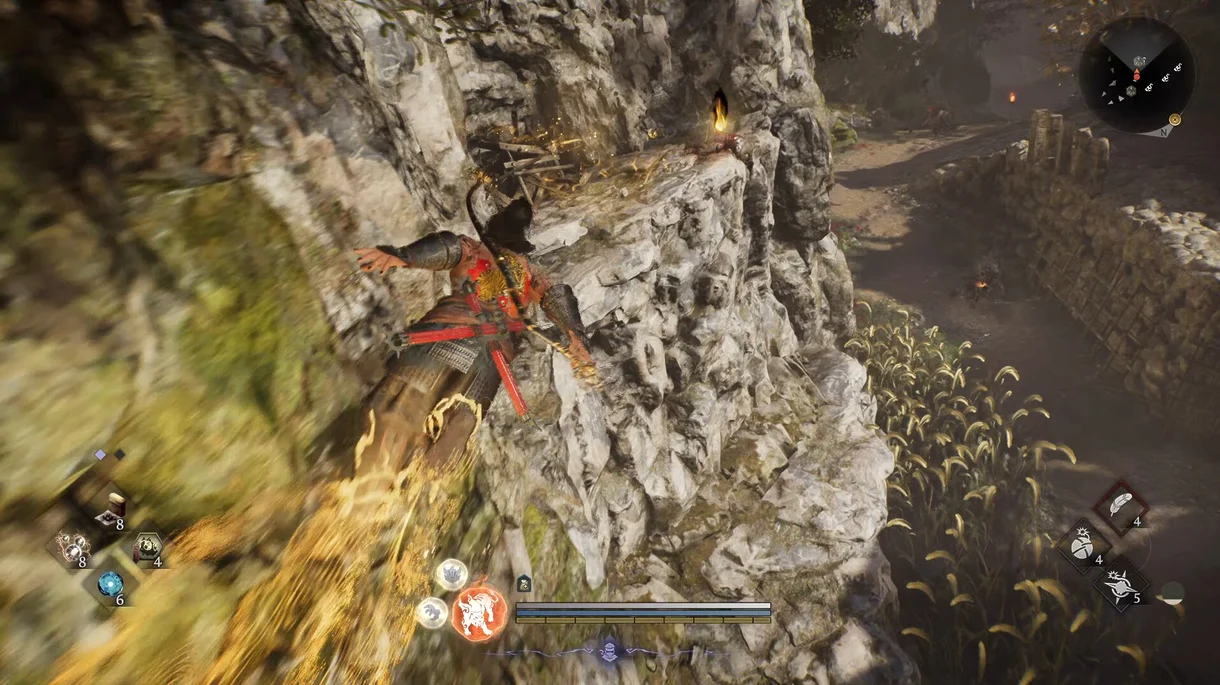Click the purple helmet emblem
The image size is (1220, 685).
608,653
